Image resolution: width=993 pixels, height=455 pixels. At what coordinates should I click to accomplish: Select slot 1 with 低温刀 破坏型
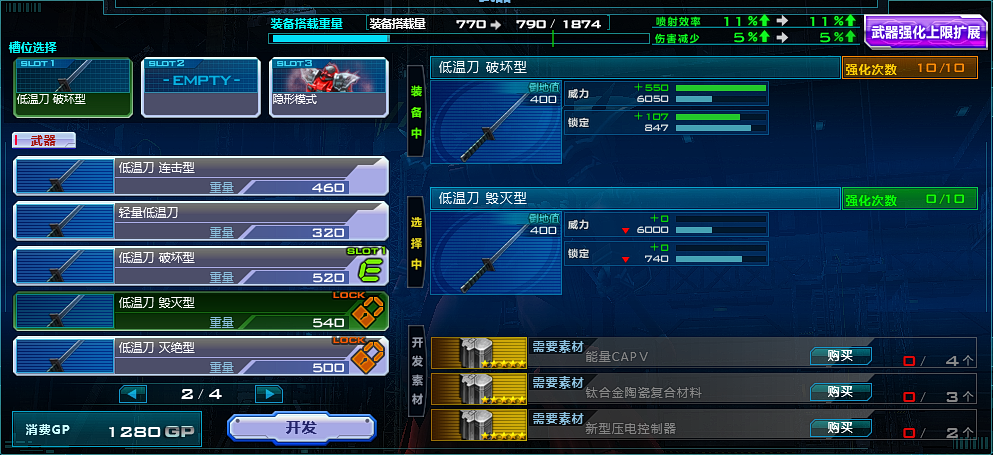click(73, 87)
